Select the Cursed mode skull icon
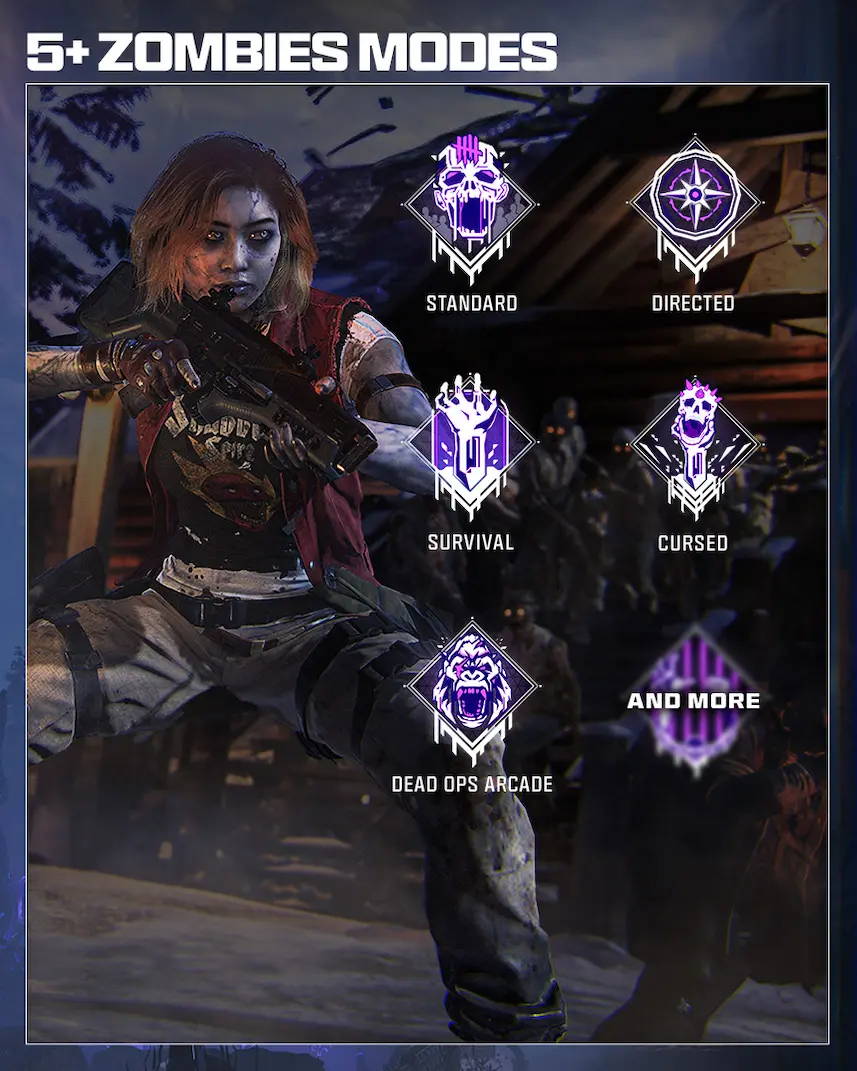Screen dimensions: 857x1071 693,445
